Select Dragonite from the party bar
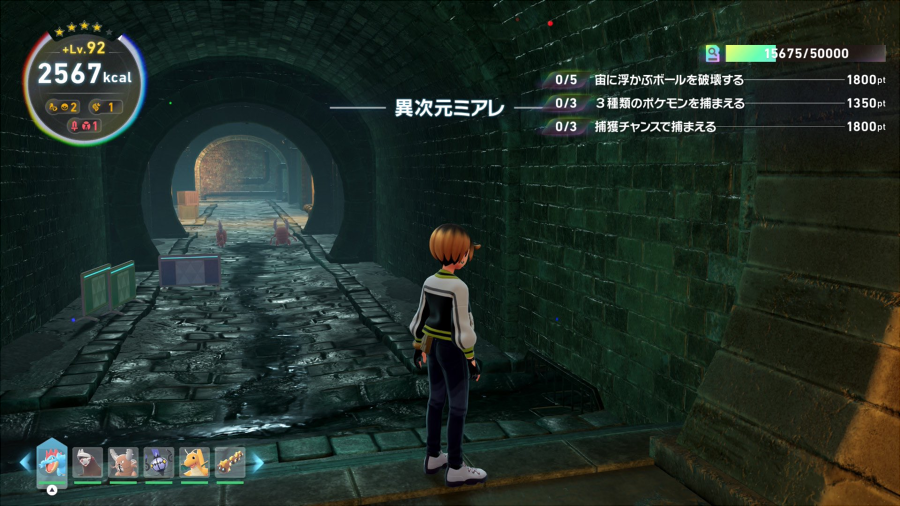Image resolution: width=900 pixels, height=506 pixels. (194, 461)
